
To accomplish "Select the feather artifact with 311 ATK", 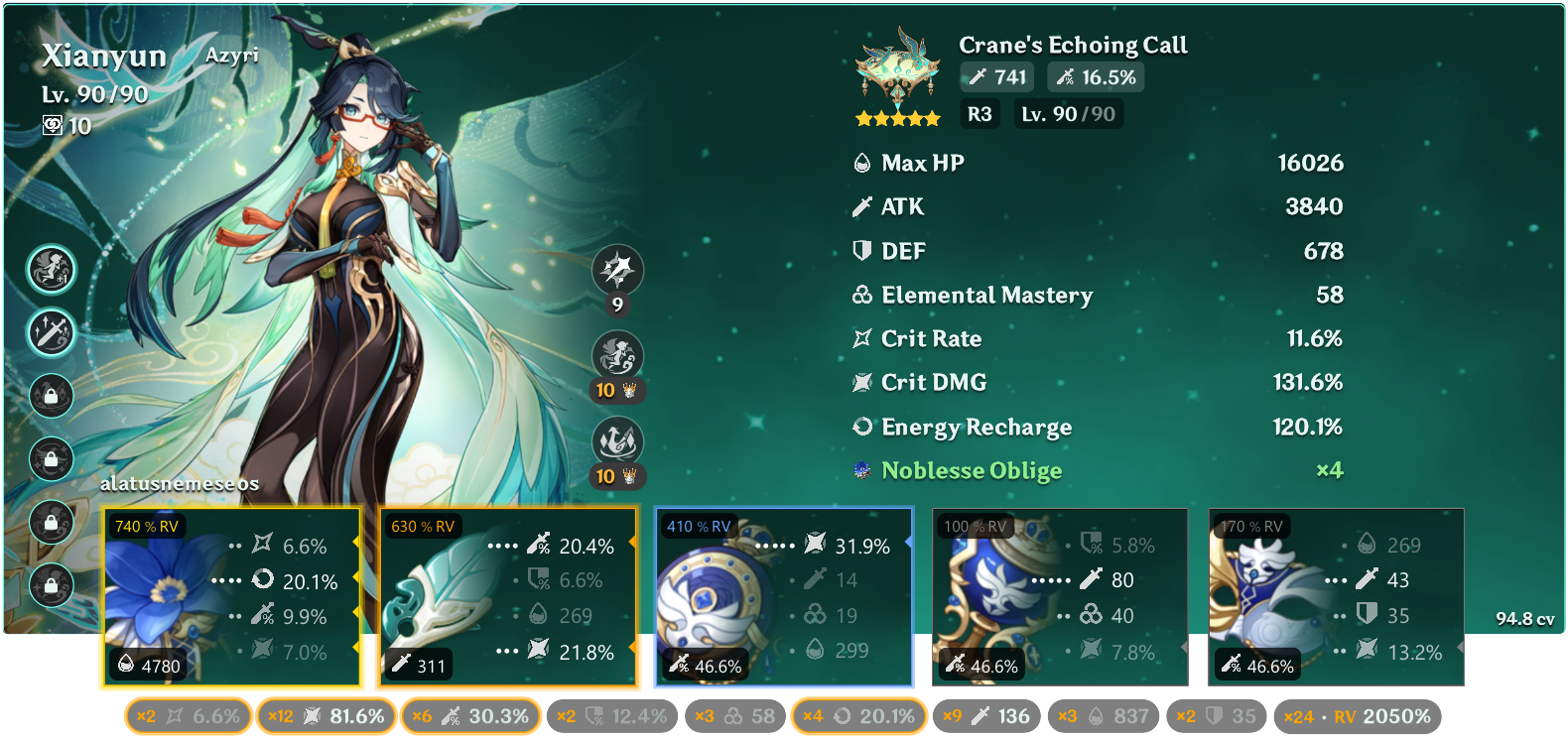I will pyautogui.click(x=506, y=597).
